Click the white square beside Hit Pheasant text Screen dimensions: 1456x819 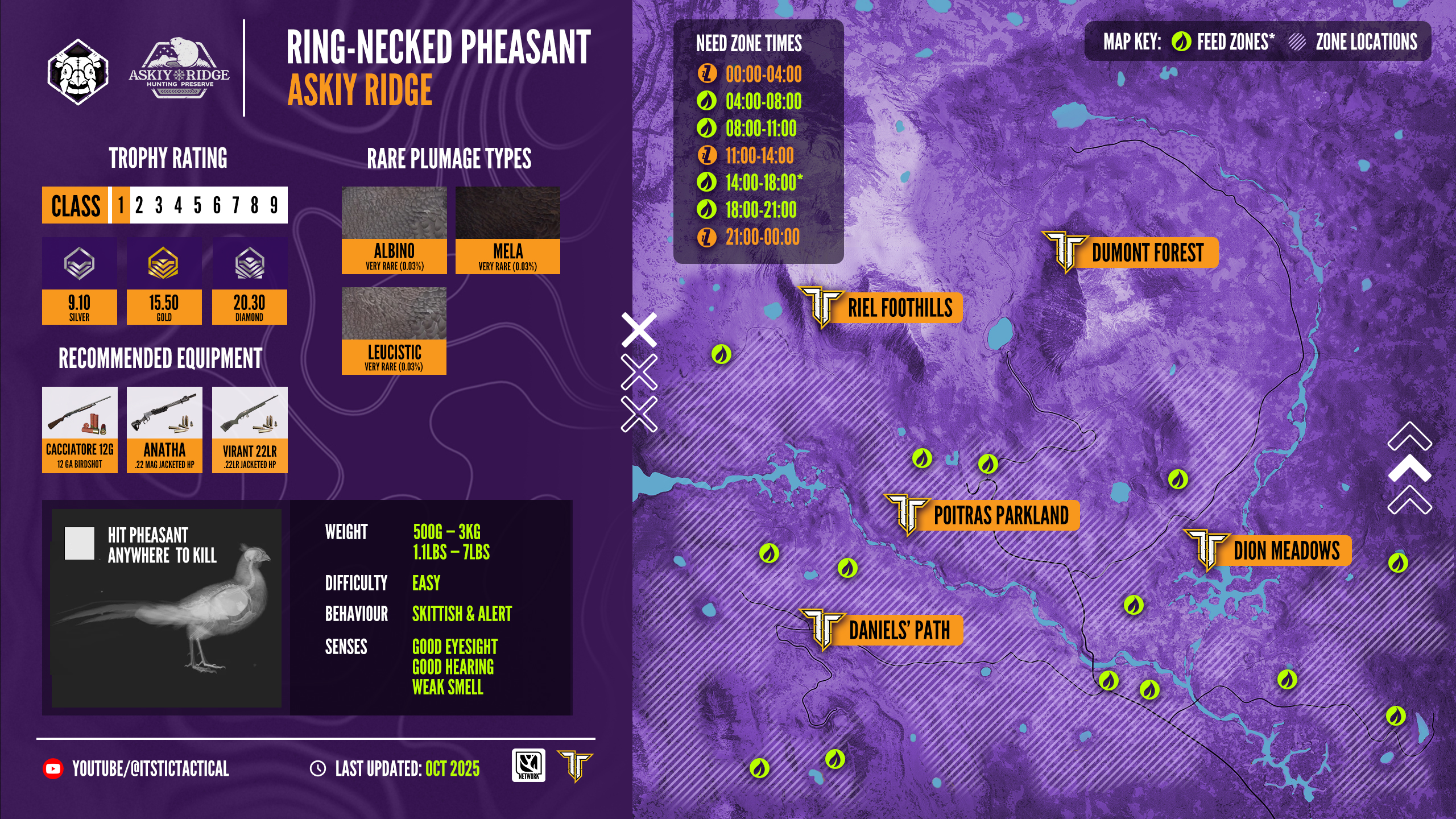tap(80, 544)
